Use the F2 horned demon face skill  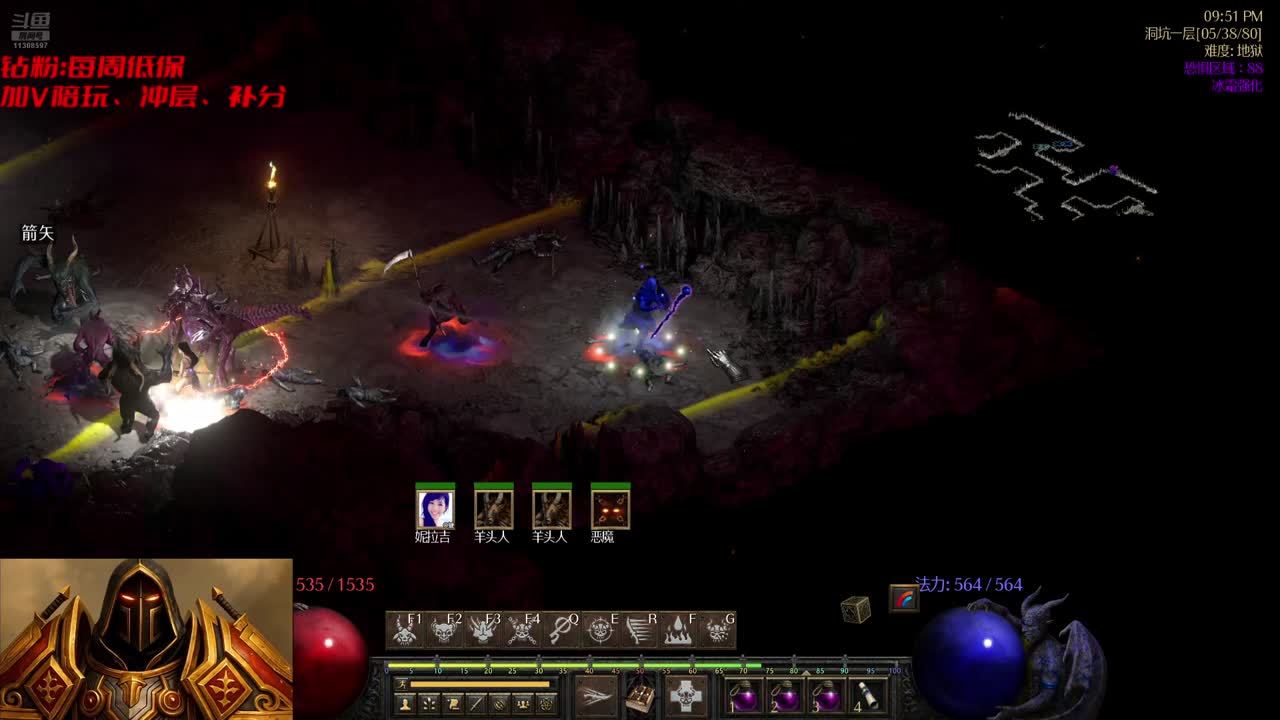[444, 630]
